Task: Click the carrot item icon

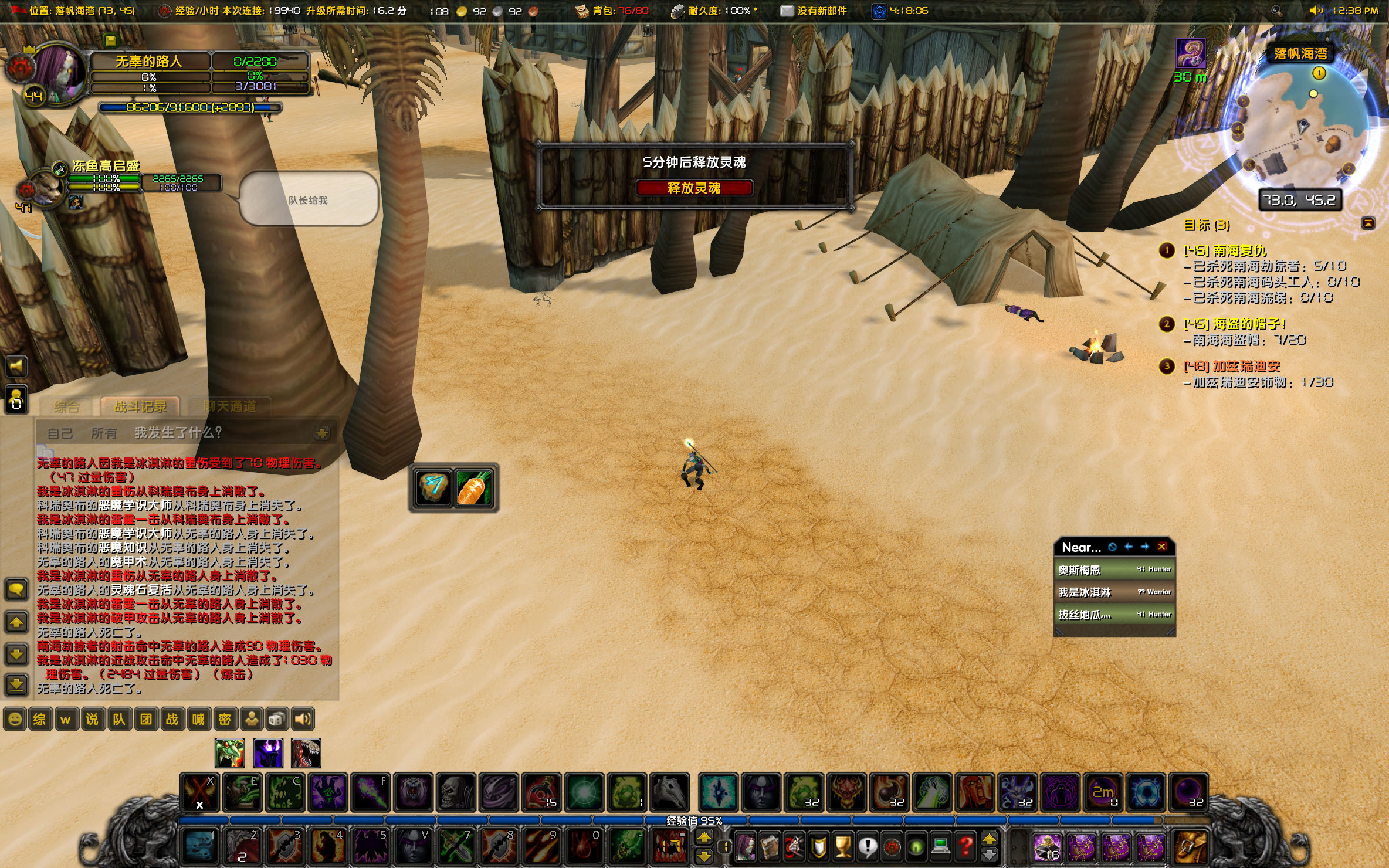Action: point(475,487)
